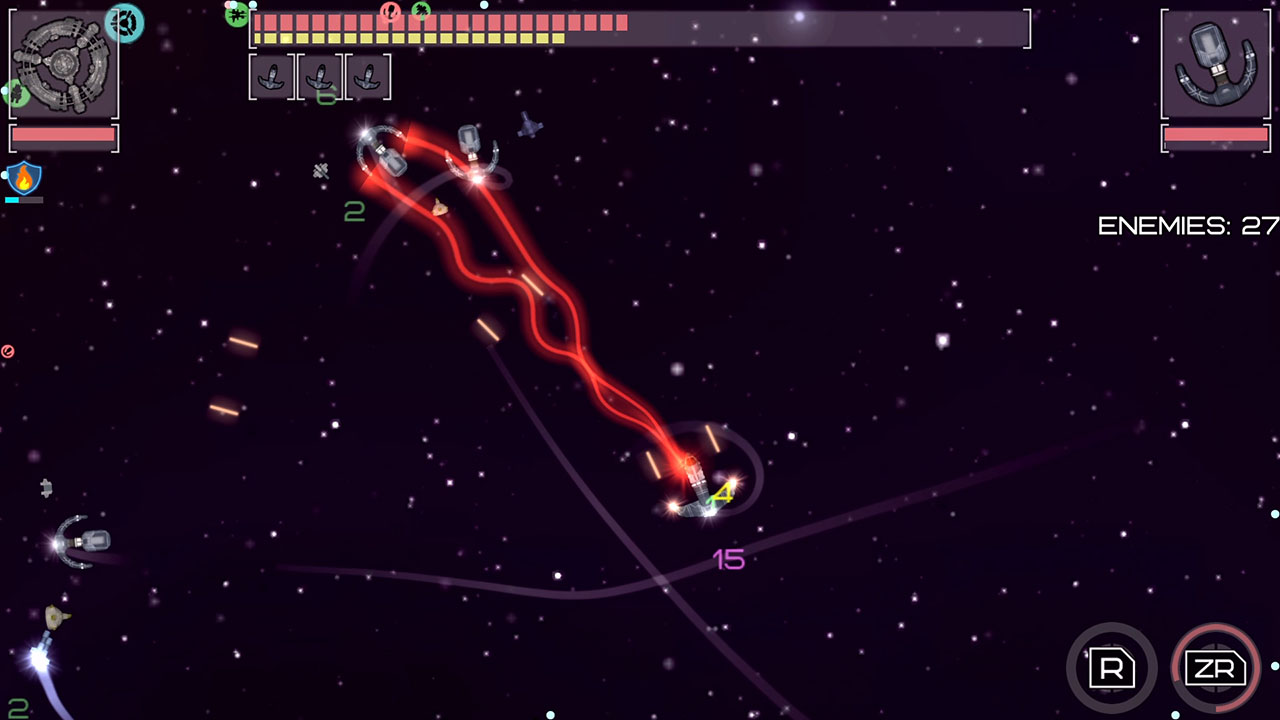Image resolution: width=1280 pixels, height=720 pixels.
Task: Select the first gray ship life icon
Action: point(272,76)
